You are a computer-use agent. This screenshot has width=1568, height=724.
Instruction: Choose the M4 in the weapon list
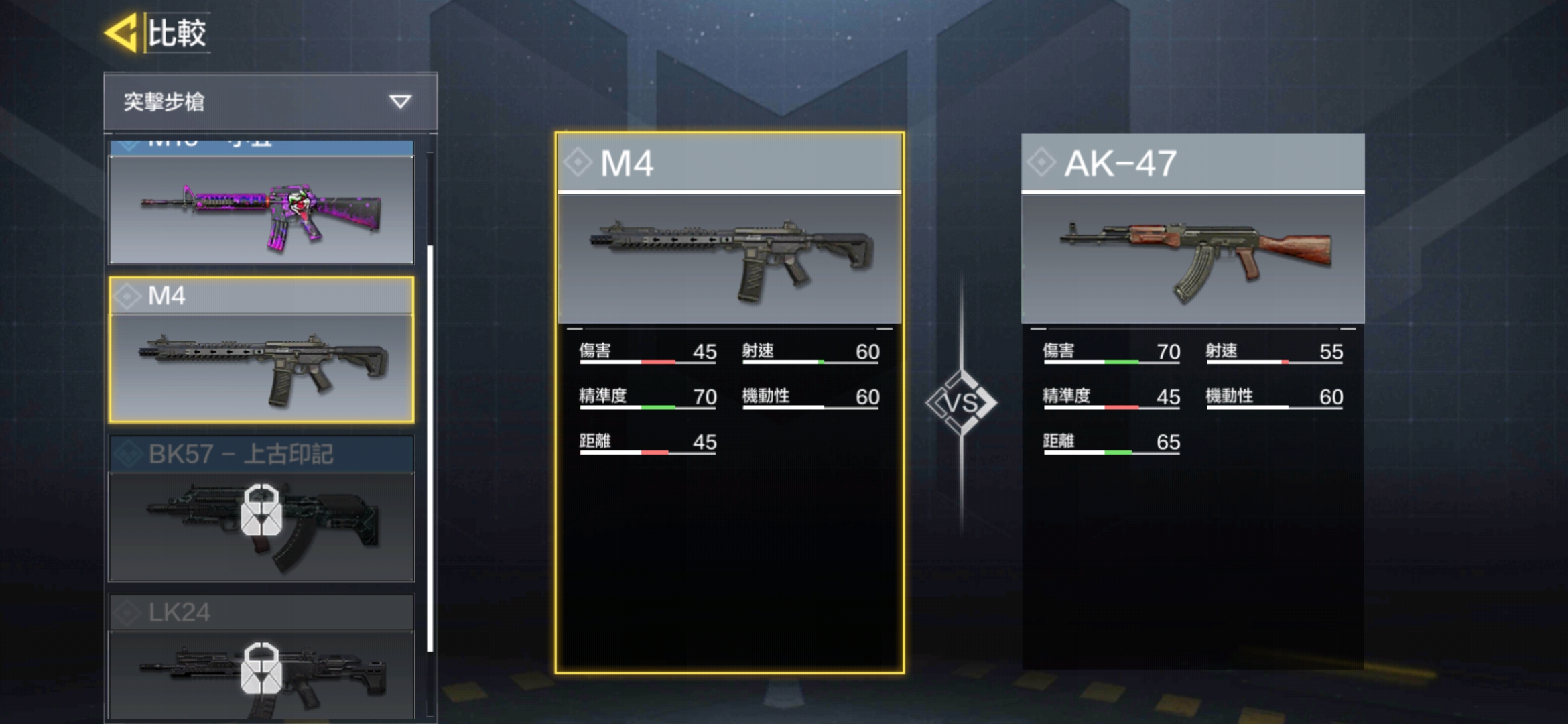tap(261, 350)
